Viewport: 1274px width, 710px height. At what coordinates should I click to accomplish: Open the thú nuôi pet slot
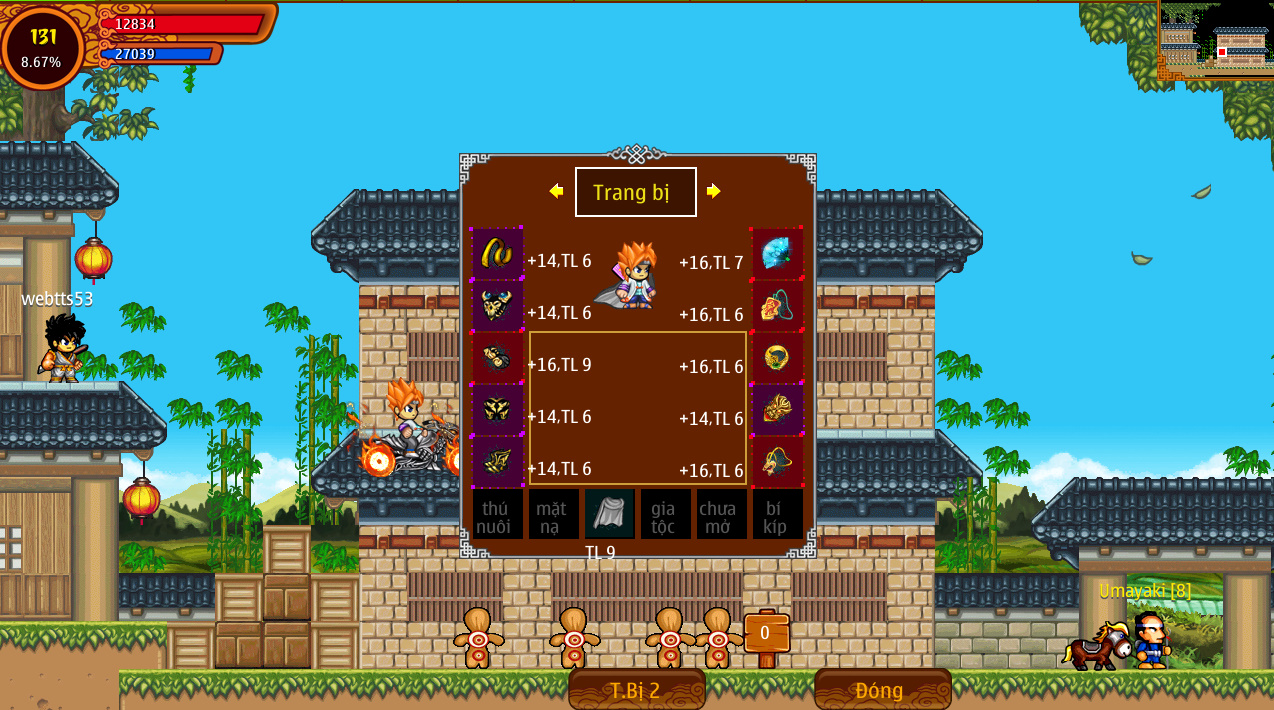tap(497, 514)
